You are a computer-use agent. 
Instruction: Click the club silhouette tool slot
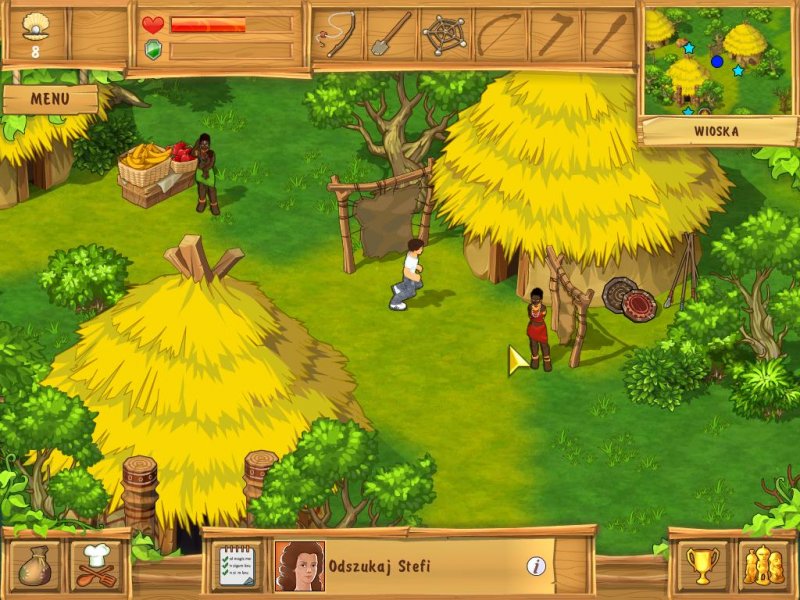607,35
